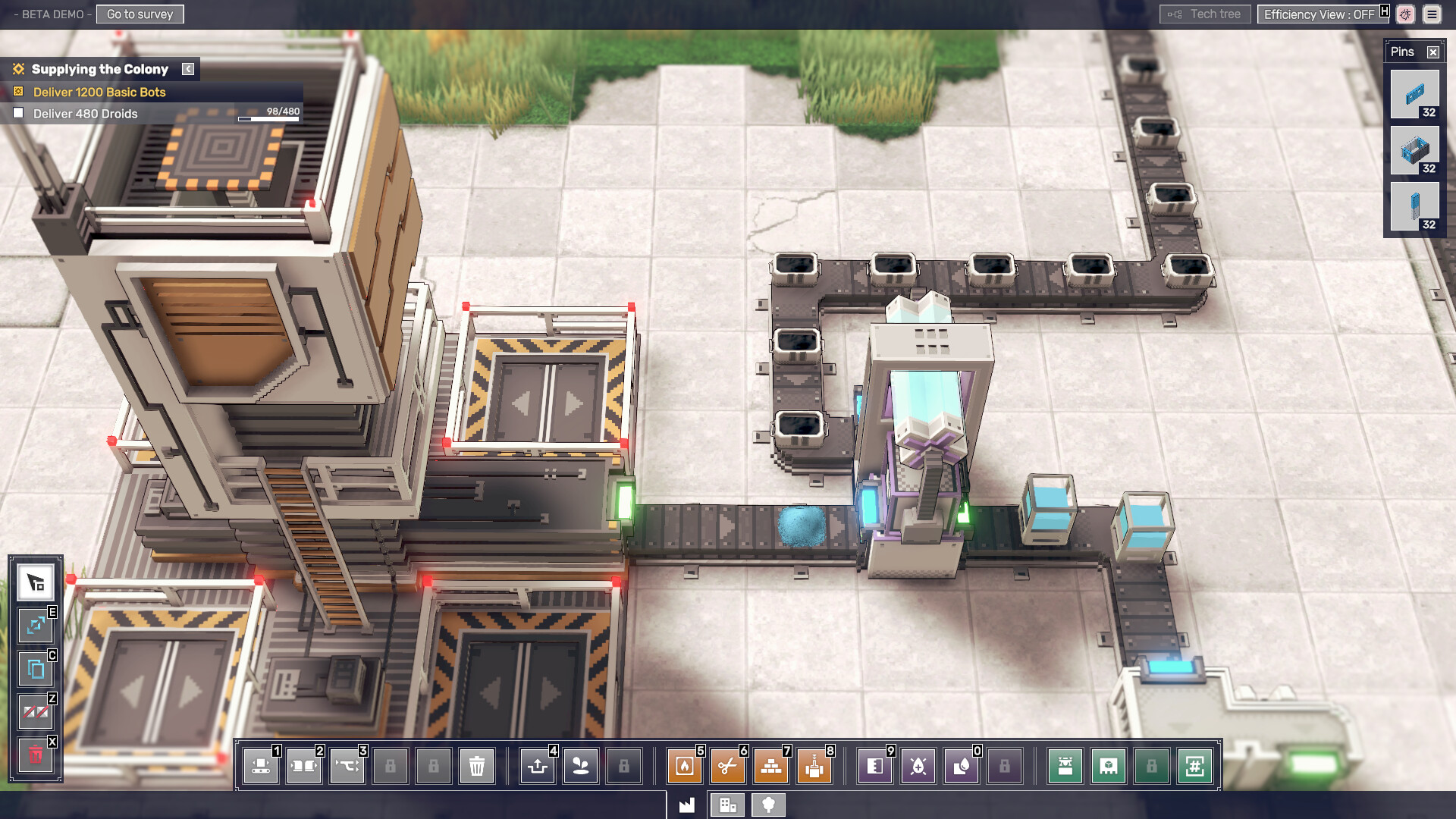Screen dimensions: 1456x819
Task: Select the conveyor belt tool in slot 1
Action: tap(260, 766)
